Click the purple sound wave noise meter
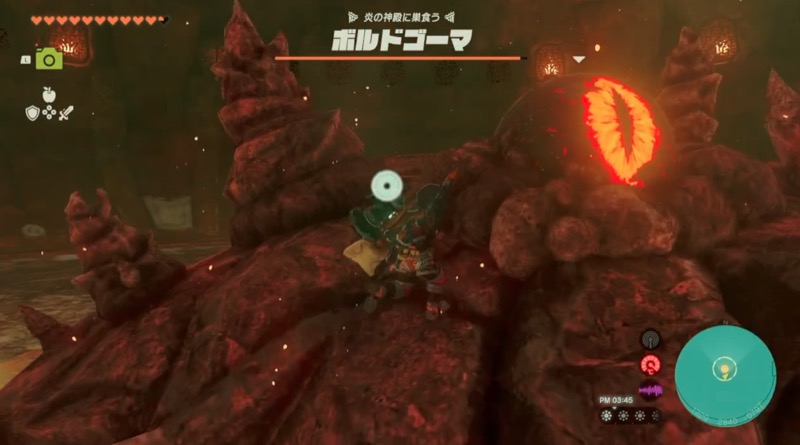Image resolution: width=800 pixels, height=445 pixels. pos(651,390)
